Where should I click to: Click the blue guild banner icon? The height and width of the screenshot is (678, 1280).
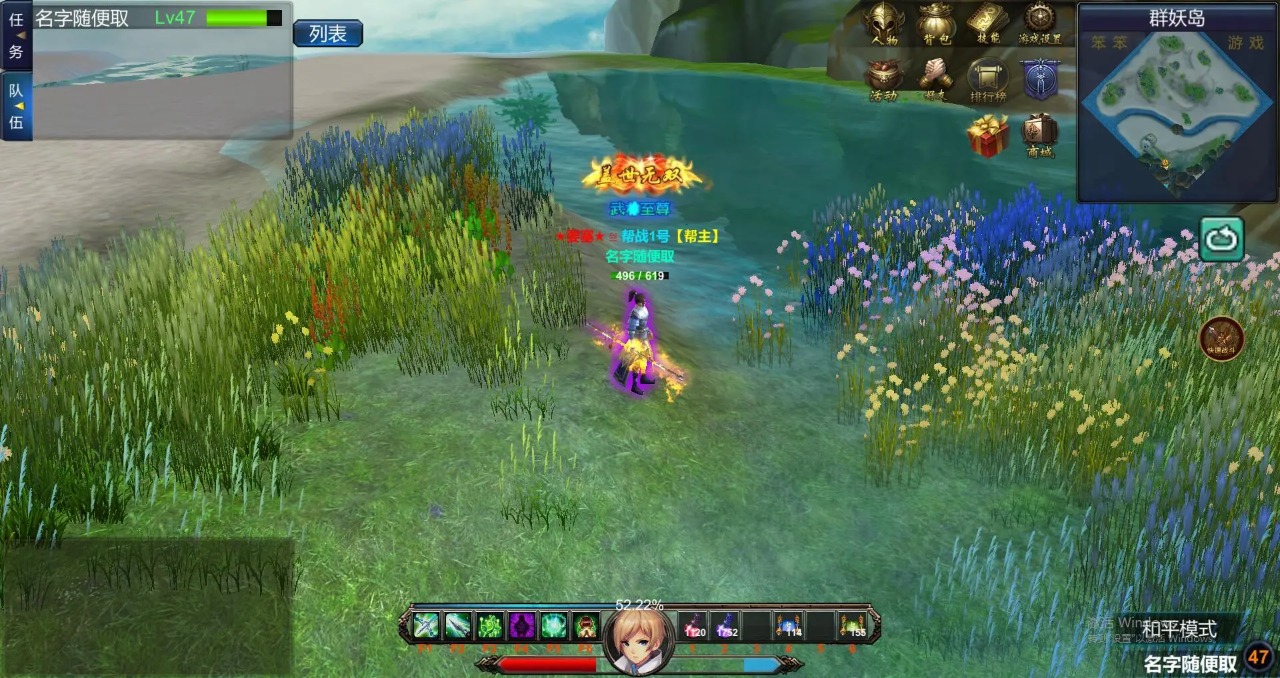(x=1040, y=78)
